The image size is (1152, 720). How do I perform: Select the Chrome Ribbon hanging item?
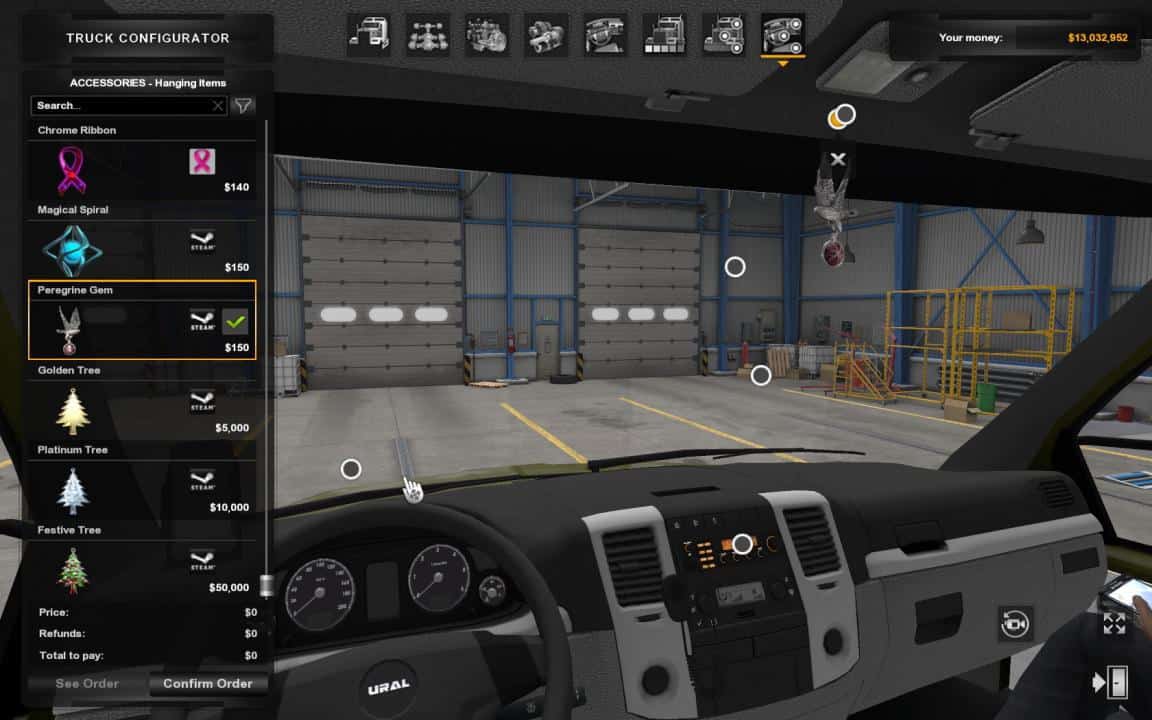click(x=141, y=169)
